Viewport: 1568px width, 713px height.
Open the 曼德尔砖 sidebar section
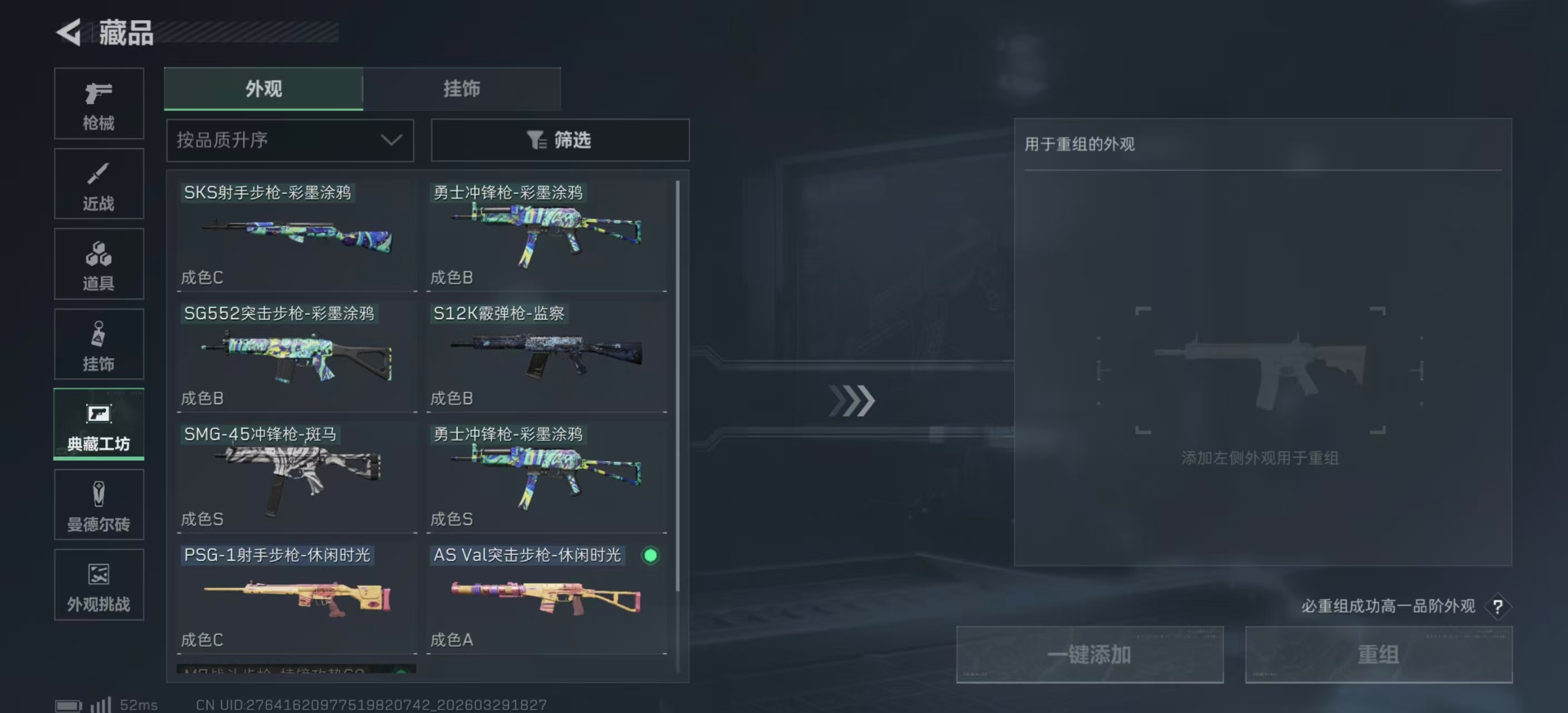click(99, 505)
